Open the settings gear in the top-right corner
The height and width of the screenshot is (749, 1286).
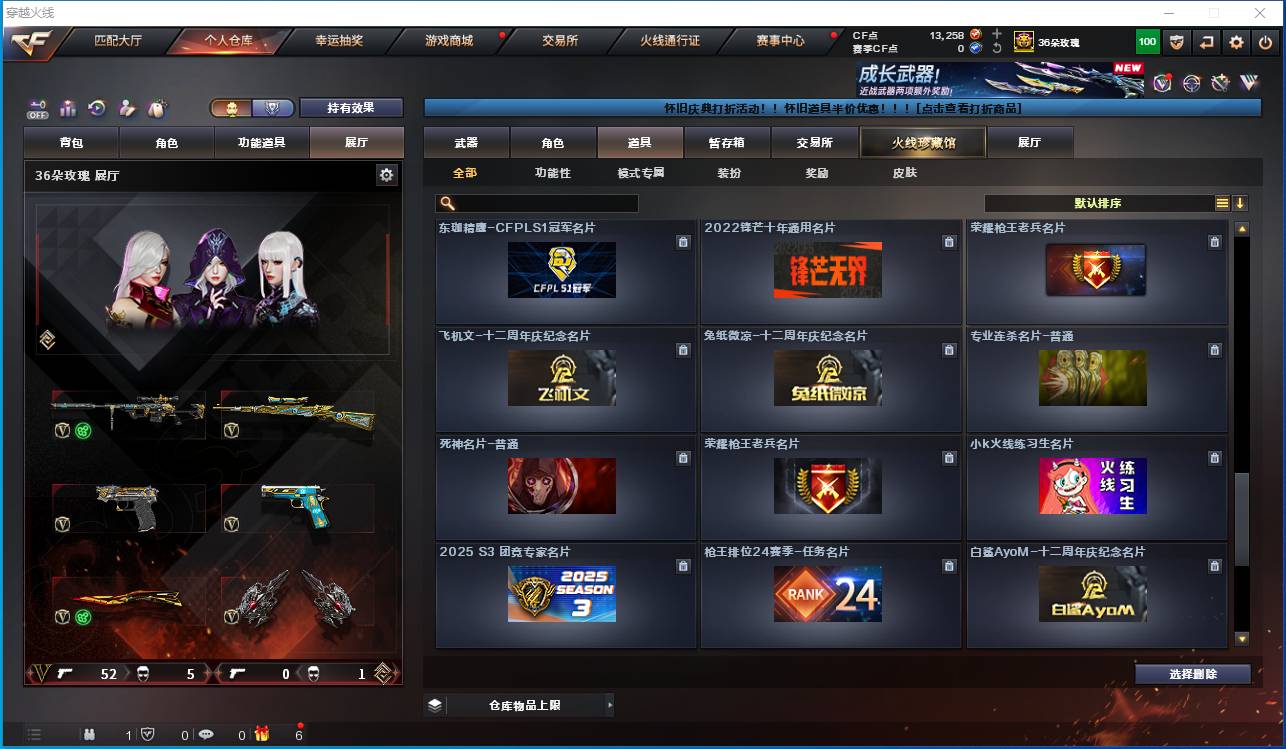coord(1236,42)
